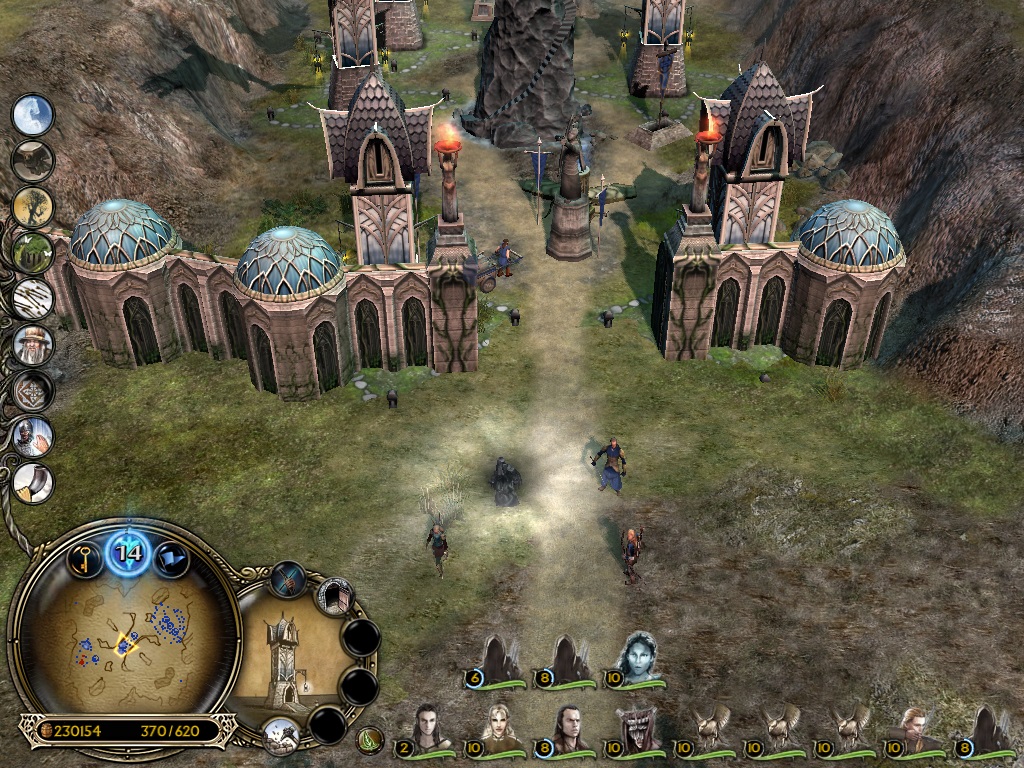Click the demolish rubble icon

click(282, 736)
